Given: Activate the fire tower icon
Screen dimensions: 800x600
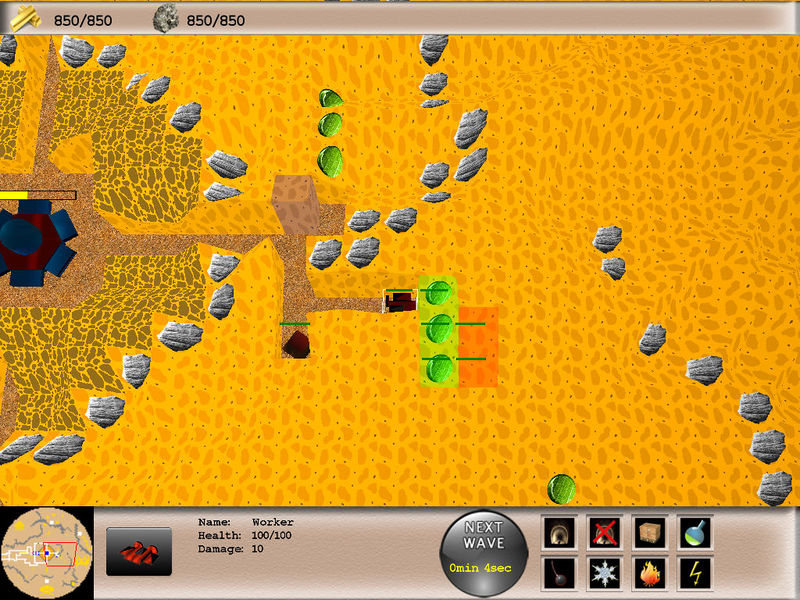Looking at the screenshot, I should click(x=649, y=574).
